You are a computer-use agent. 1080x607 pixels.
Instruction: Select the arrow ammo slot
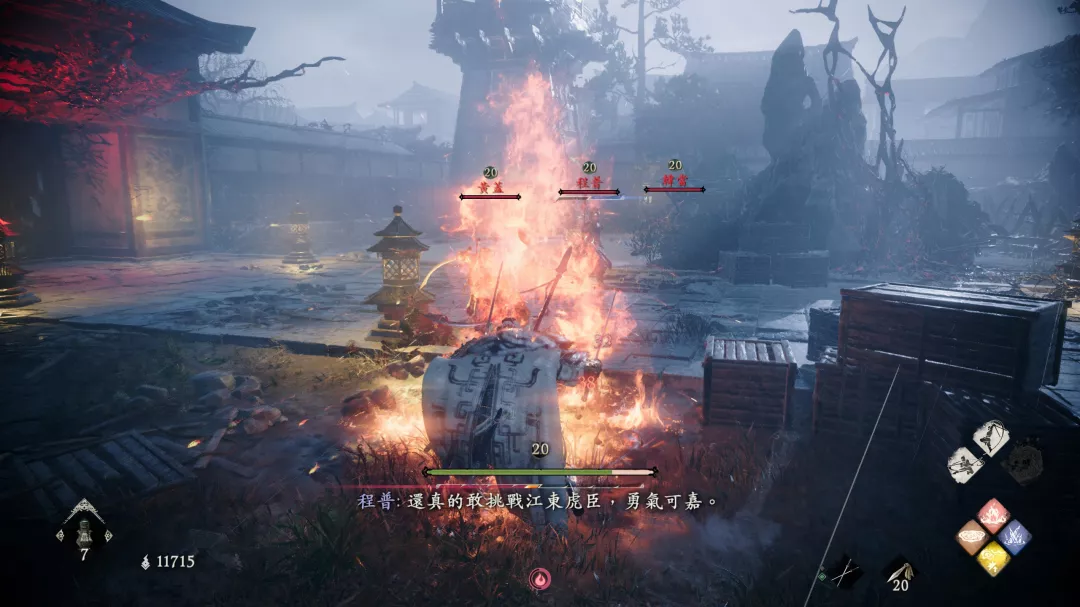(897, 572)
